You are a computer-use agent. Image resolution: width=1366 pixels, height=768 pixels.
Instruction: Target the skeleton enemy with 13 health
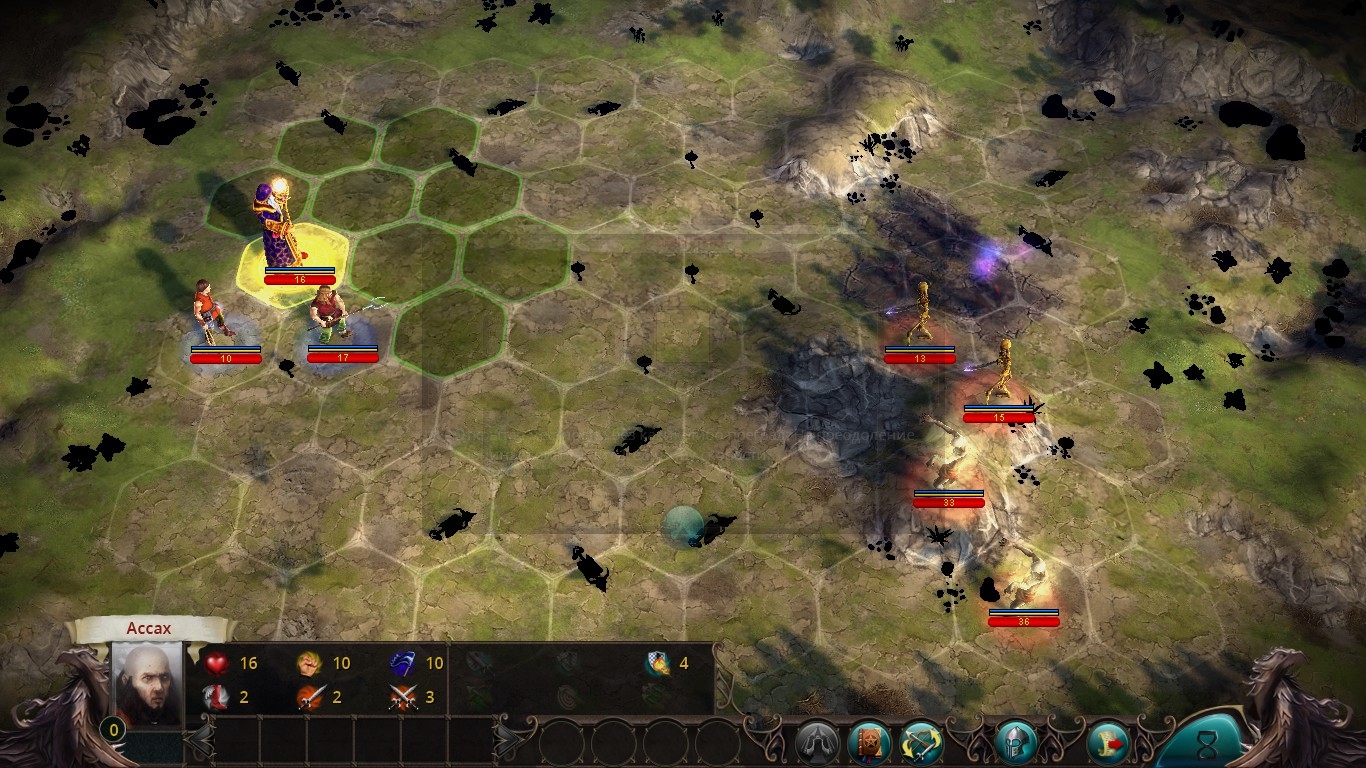[x=920, y=315]
